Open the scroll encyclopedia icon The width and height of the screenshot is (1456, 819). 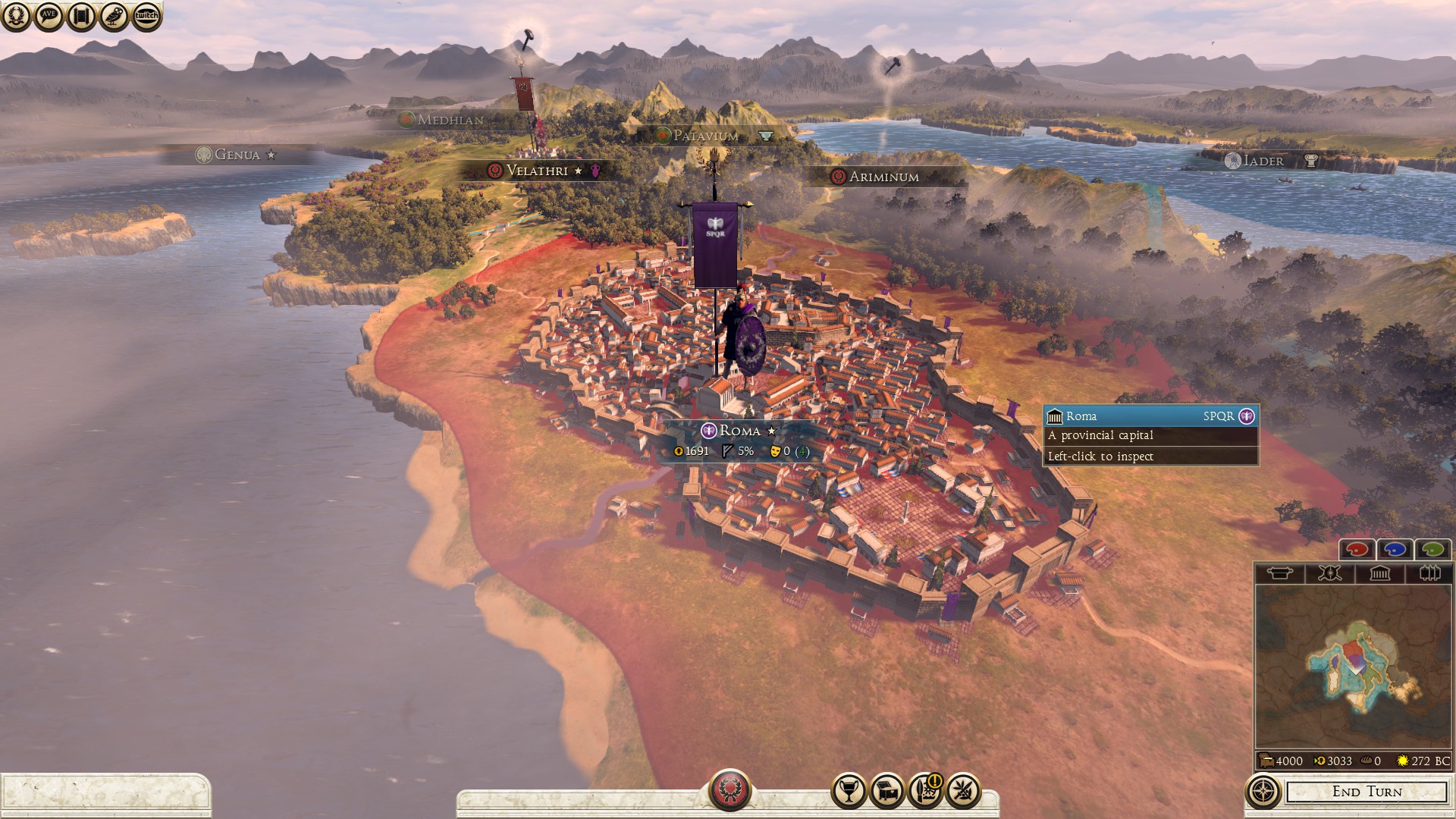pyautogui.click(x=81, y=16)
